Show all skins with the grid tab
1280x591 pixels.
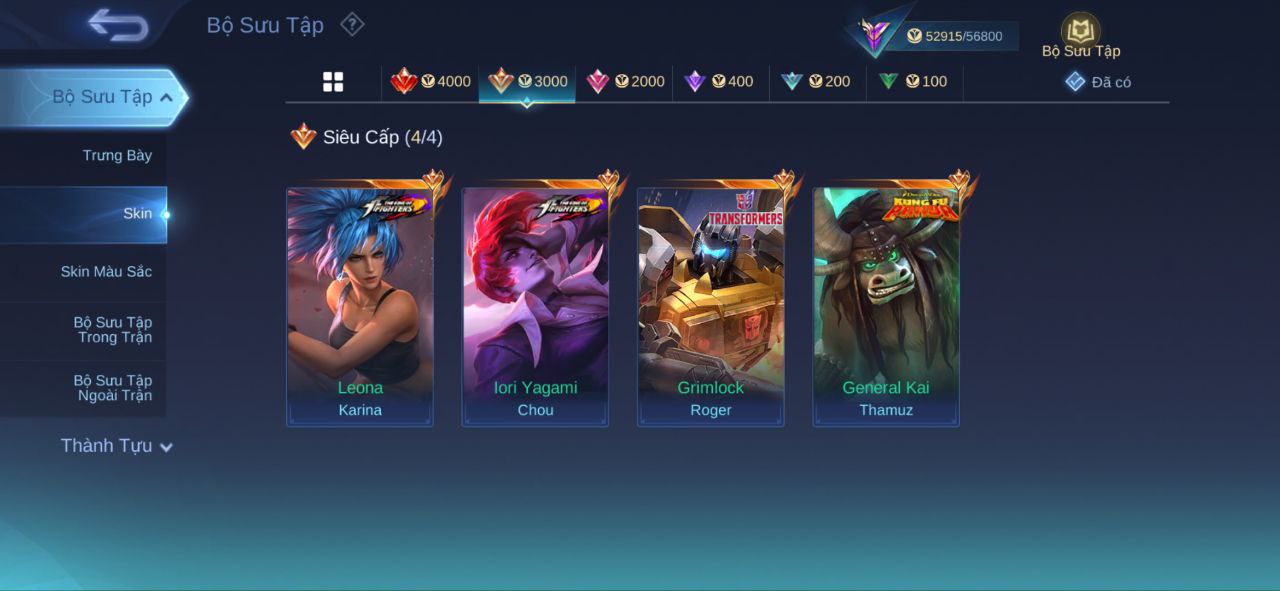(x=333, y=82)
